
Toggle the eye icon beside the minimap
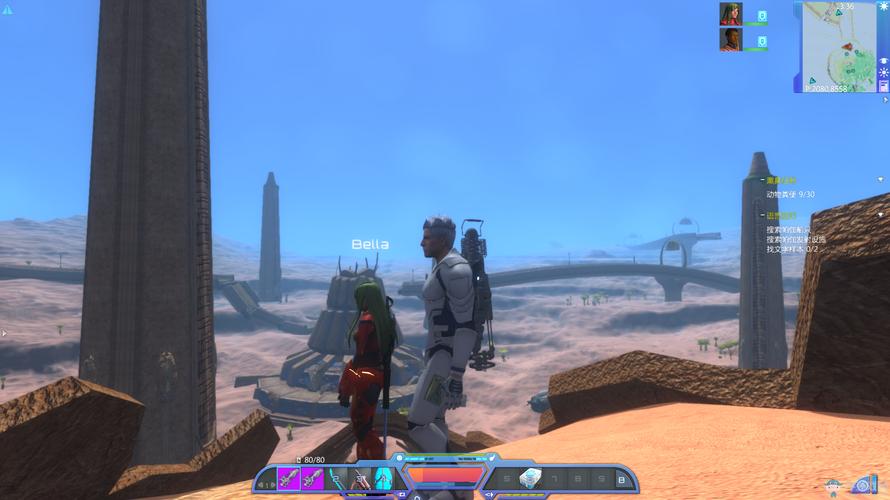(x=884, y=60)
